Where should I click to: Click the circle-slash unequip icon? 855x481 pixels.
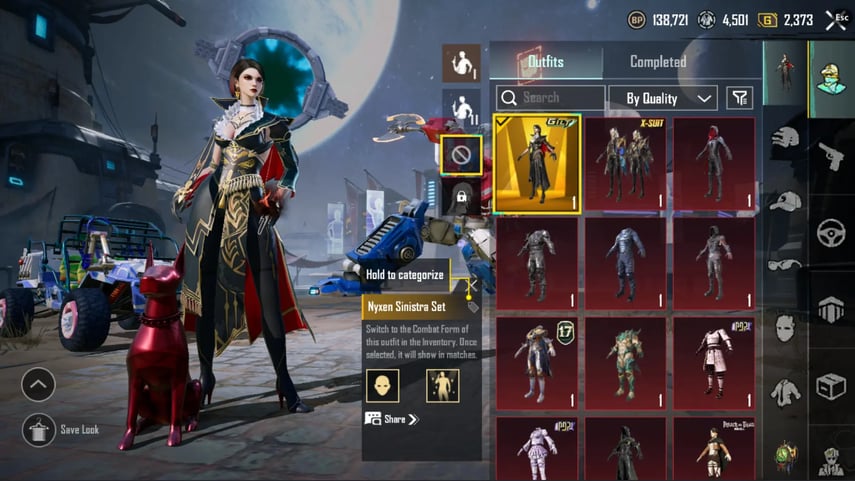click(x=461, y=155)
